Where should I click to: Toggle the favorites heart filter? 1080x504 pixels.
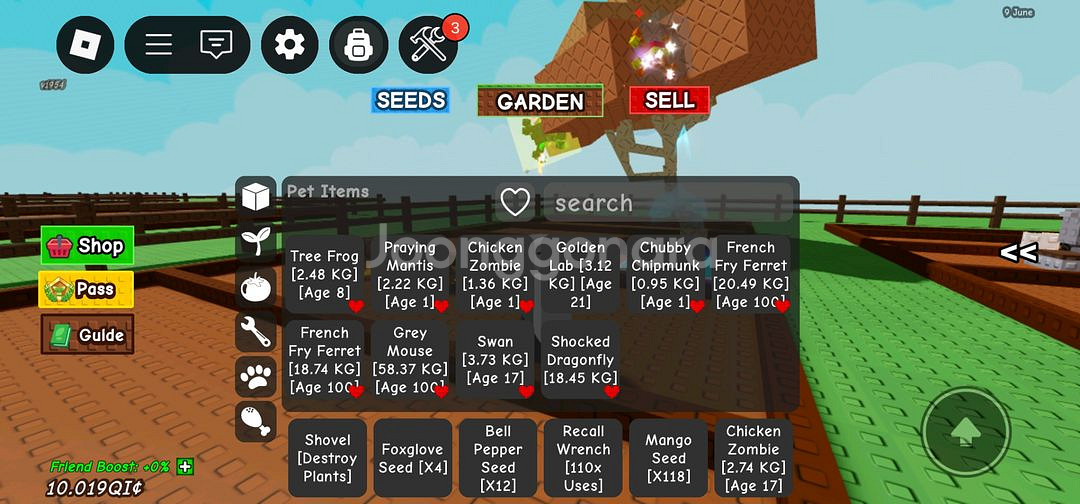pos(515,203)
